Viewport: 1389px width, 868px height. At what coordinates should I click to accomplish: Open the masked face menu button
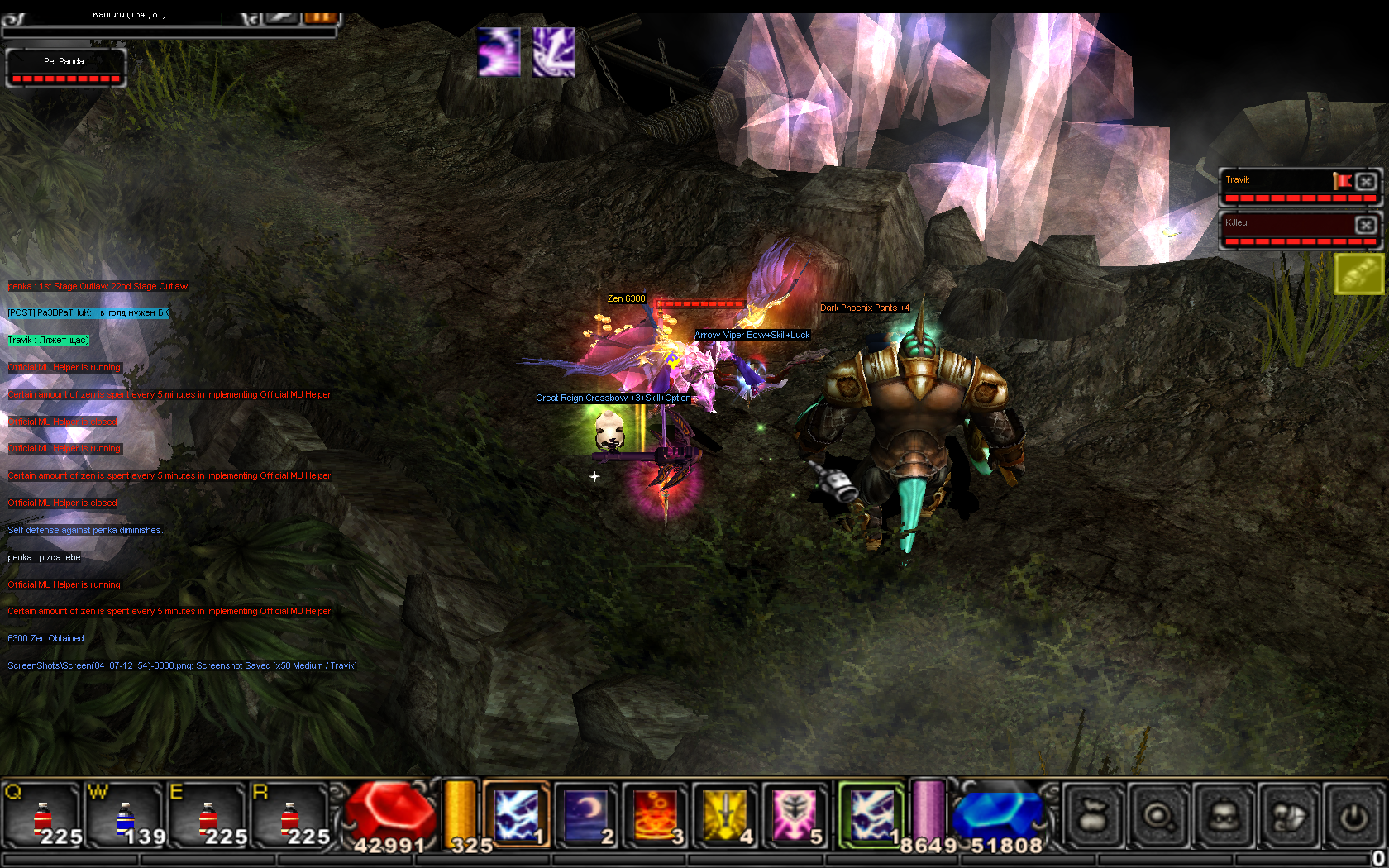point(1224,817)
